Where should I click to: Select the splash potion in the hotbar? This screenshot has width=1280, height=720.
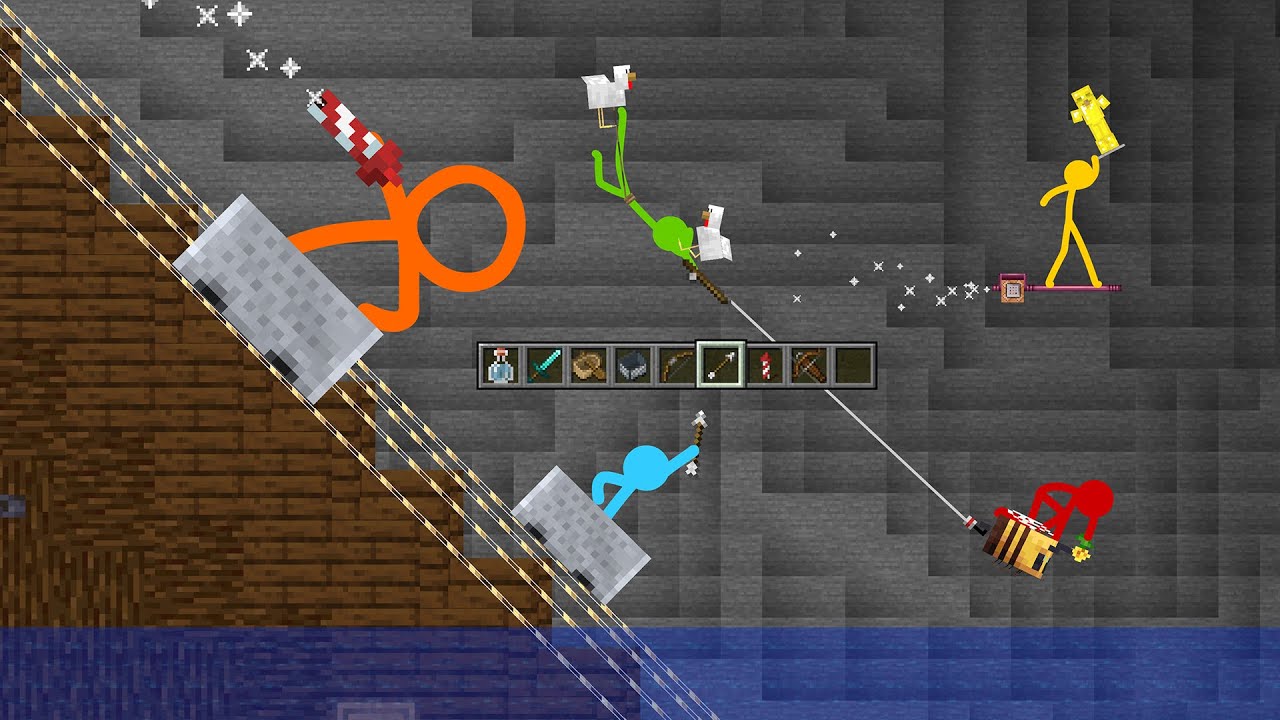(499, 366)
